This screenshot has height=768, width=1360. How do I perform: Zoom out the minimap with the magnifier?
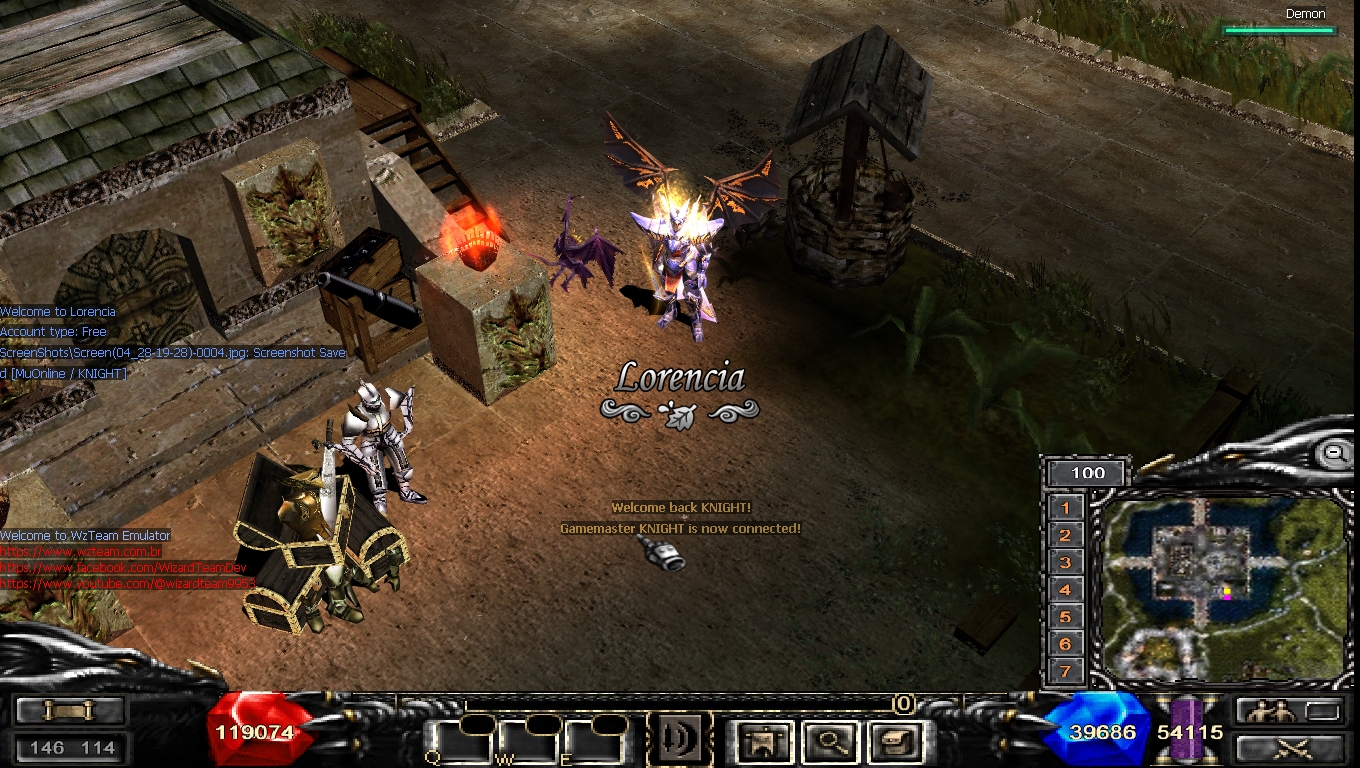[1334, 453]
